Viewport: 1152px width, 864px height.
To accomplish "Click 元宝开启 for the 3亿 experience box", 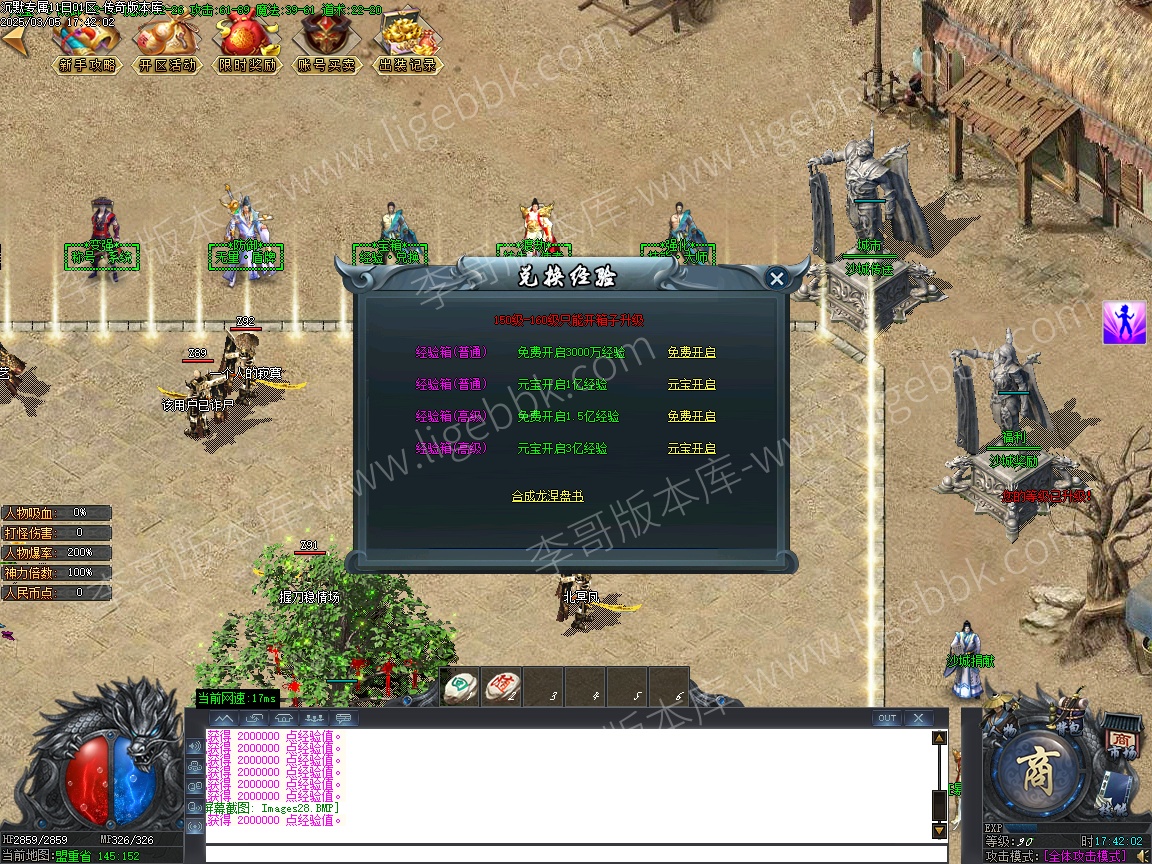I will click(x=691, y=449).
